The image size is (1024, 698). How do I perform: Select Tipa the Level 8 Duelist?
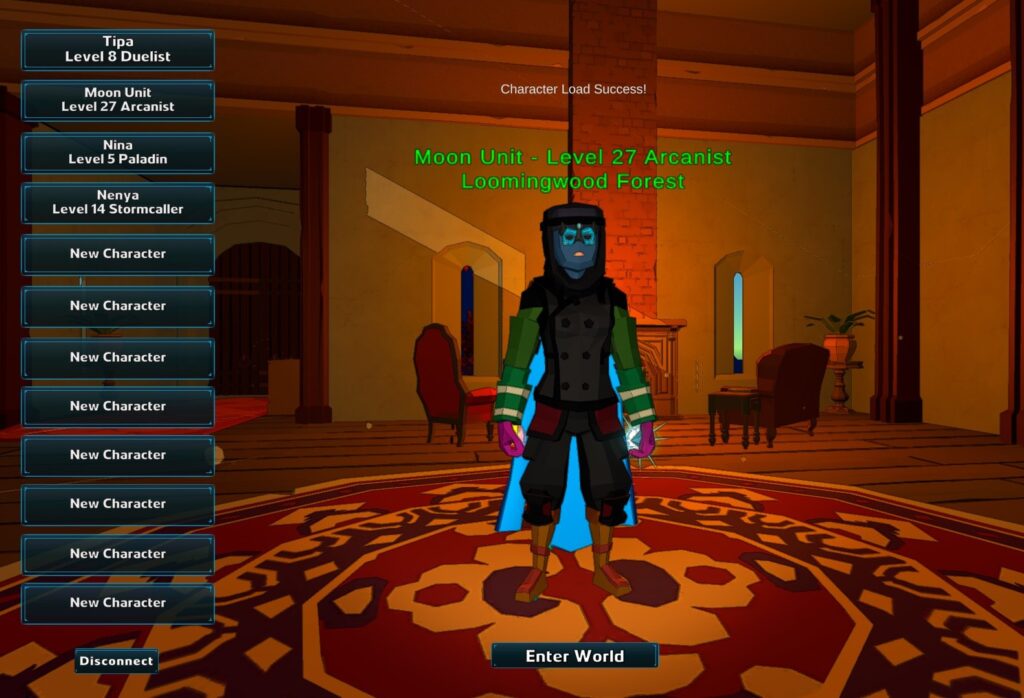118,50
